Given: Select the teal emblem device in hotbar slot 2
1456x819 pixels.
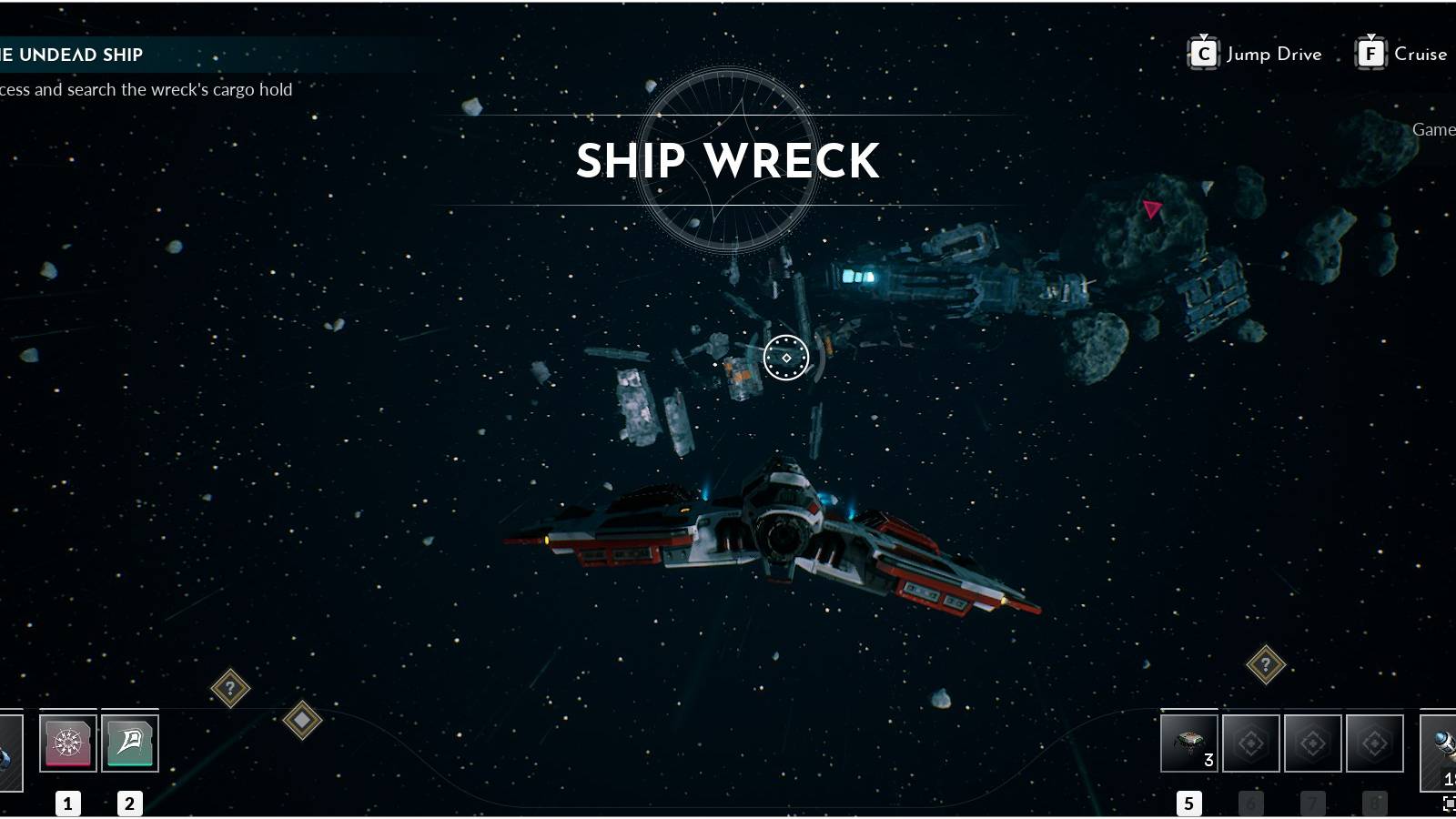Looking at the screenshot, I should click(x=128, y=742).
